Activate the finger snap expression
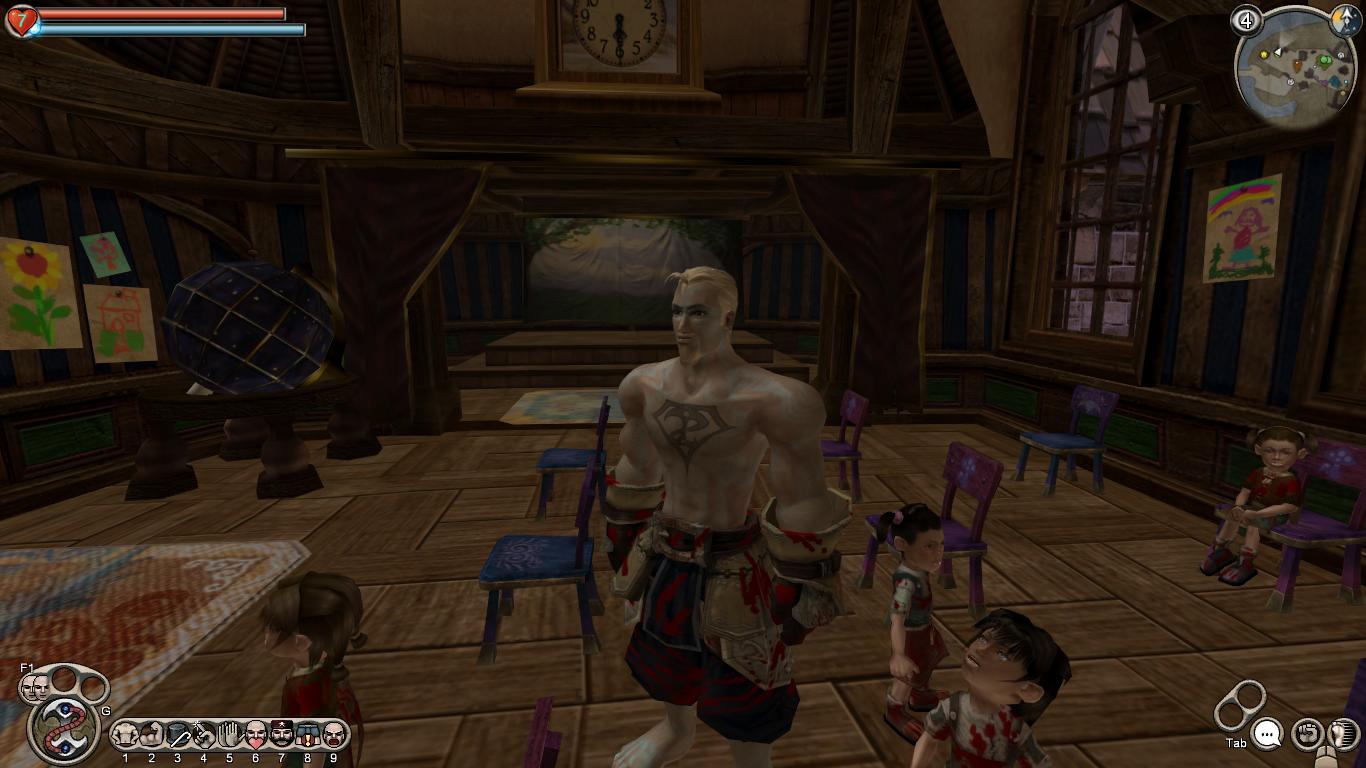Image resolution: width=1366 pixels, height=768 pixels. 204,735
